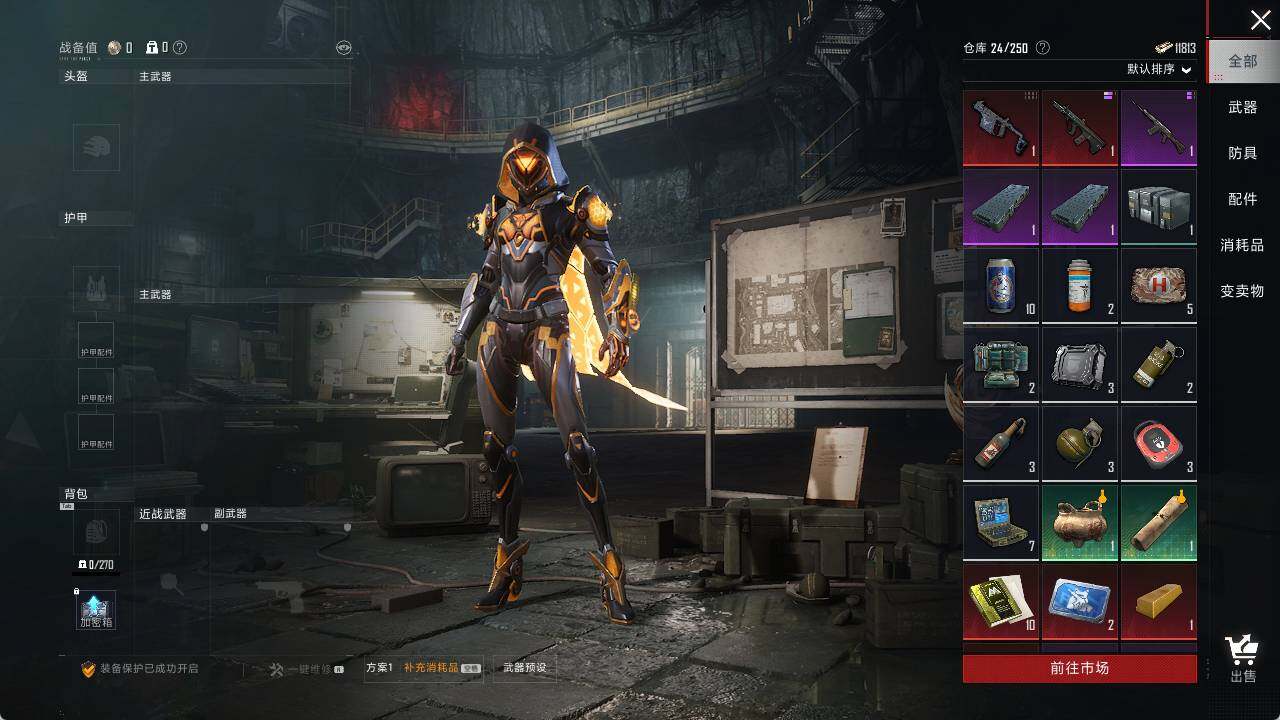Show the 消耗品 category tab
1280x720 pixels.
coord(1242,245)
